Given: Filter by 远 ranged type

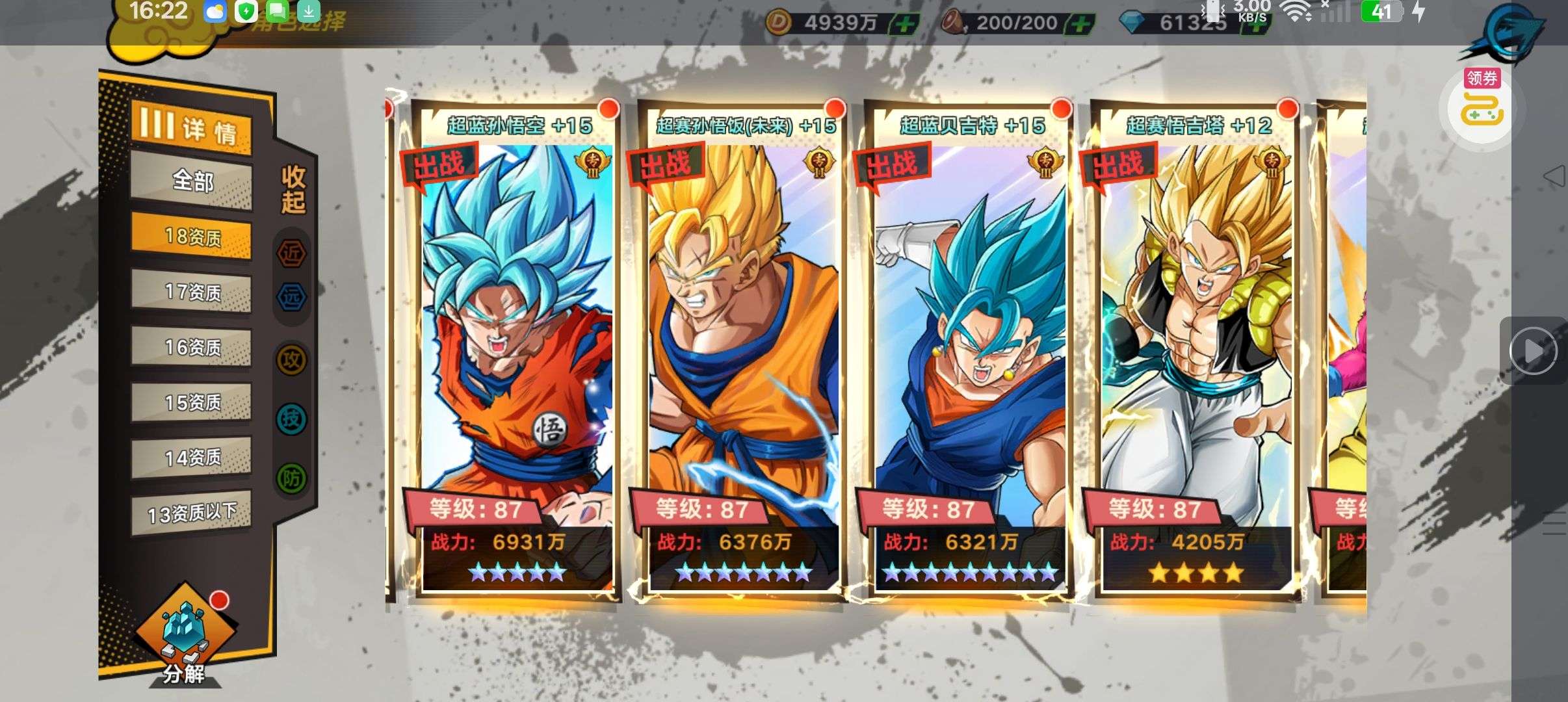Looking at the screenshot, I should coord(292,297).
